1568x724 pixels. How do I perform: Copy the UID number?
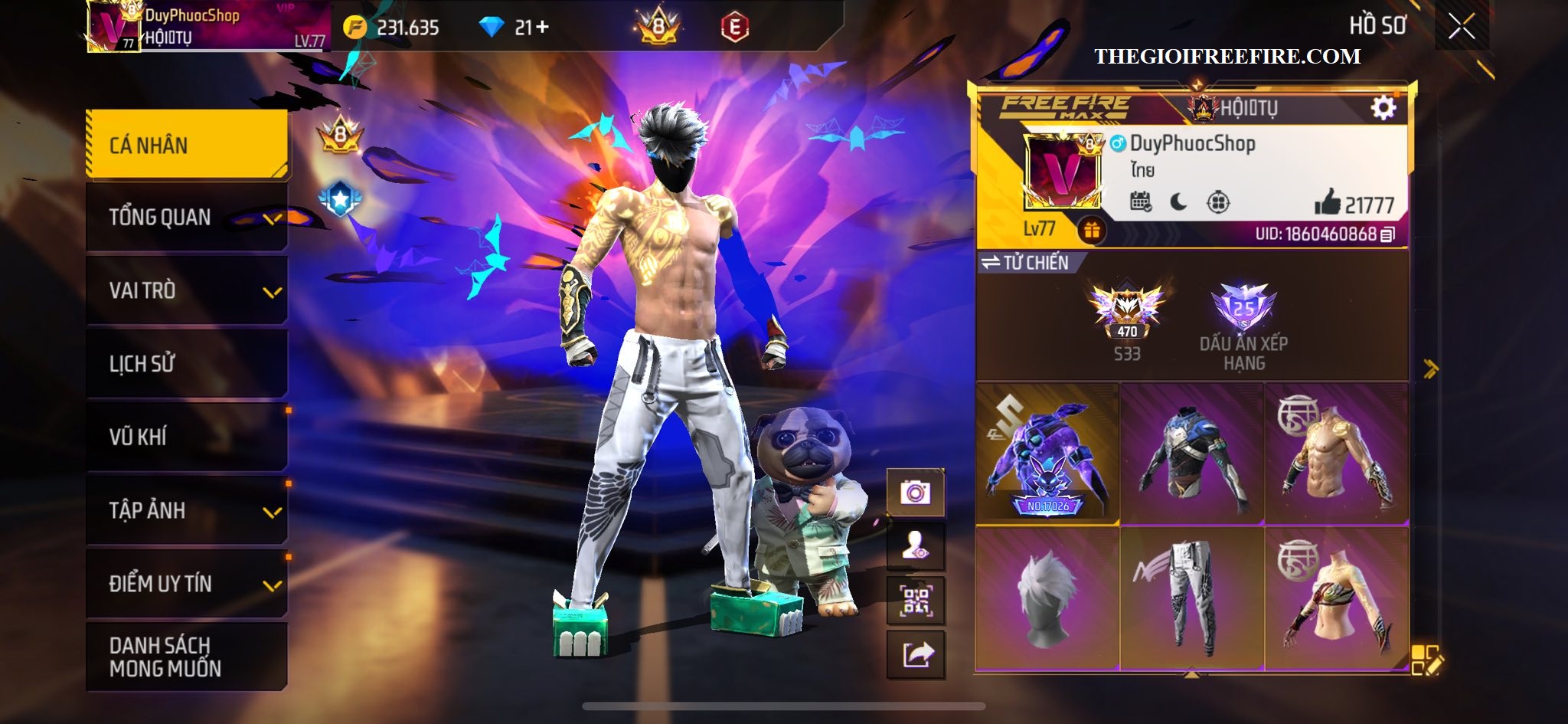coord(1387,234)
